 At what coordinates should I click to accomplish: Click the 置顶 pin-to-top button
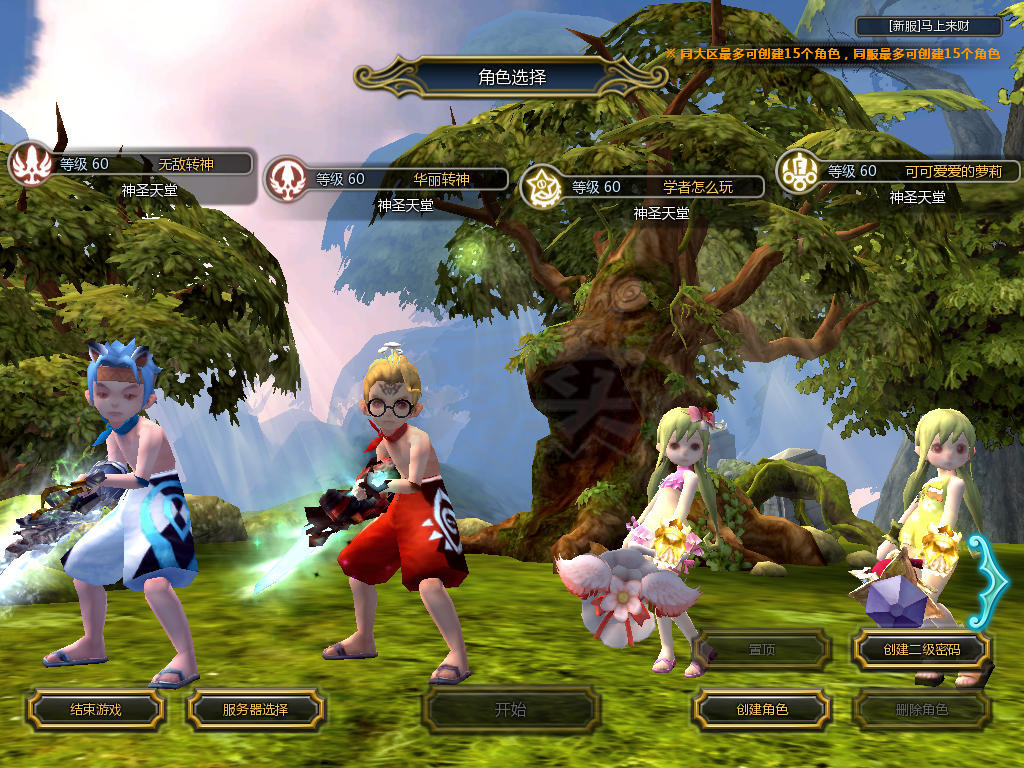click(x=762, y=650)
